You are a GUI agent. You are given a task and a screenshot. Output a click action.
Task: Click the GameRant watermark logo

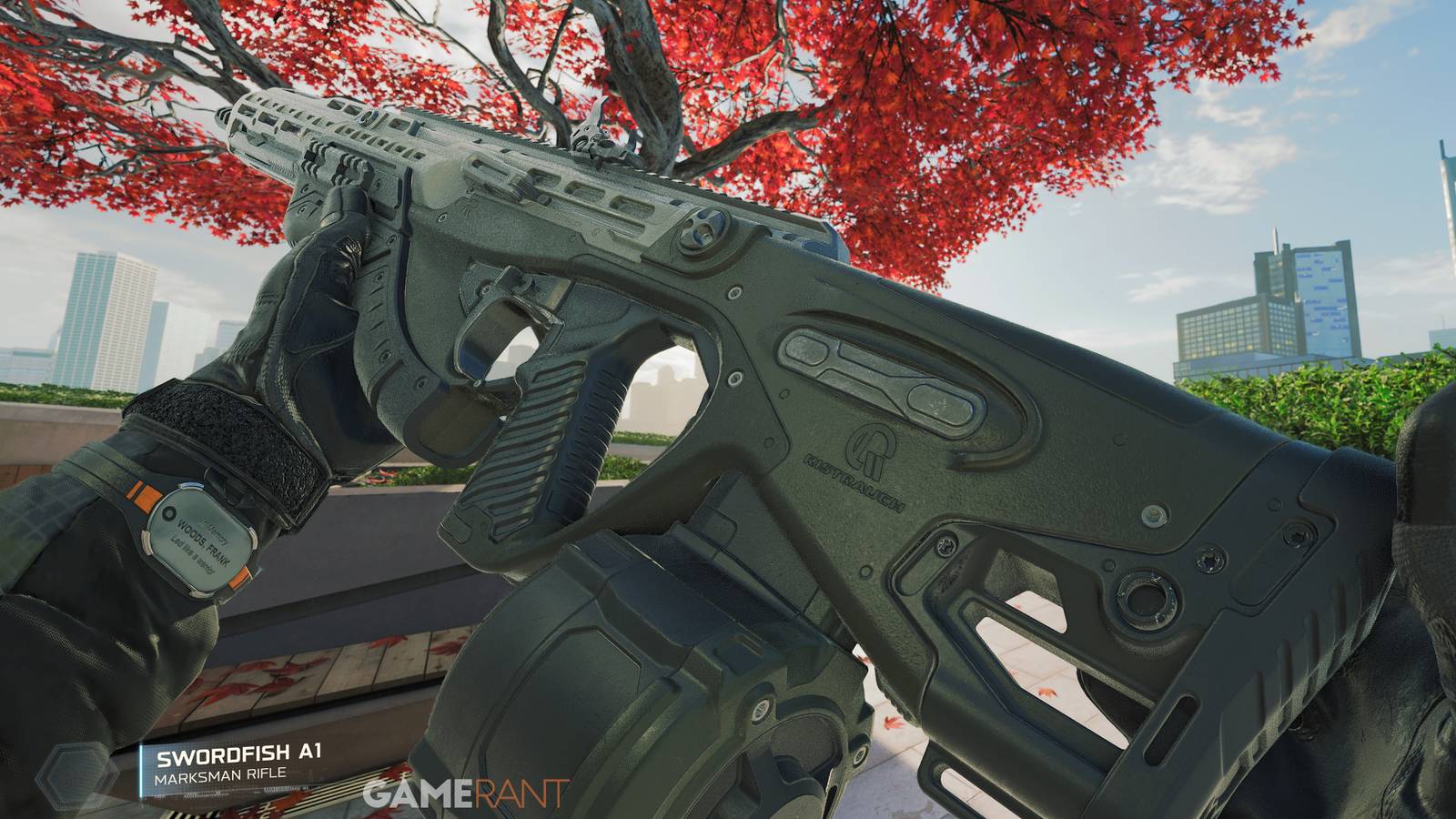(465, 794)
